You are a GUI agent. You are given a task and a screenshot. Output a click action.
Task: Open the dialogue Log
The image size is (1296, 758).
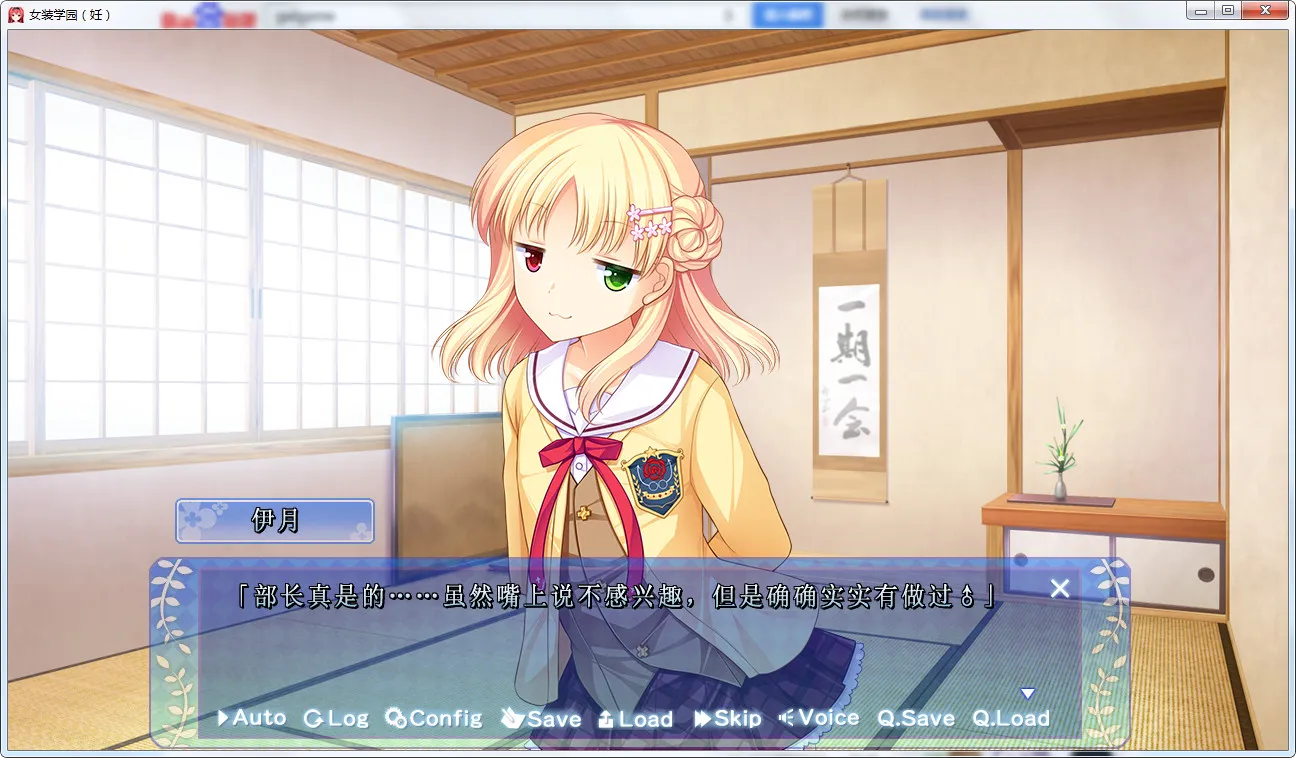coord(336,718)
